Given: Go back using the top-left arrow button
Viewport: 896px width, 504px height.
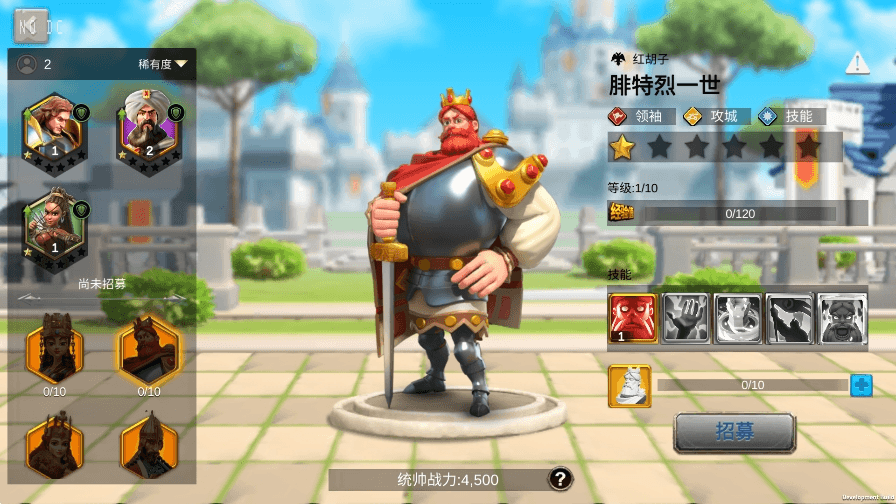Looking at the screenshot, I should click(x=31, y=25).
